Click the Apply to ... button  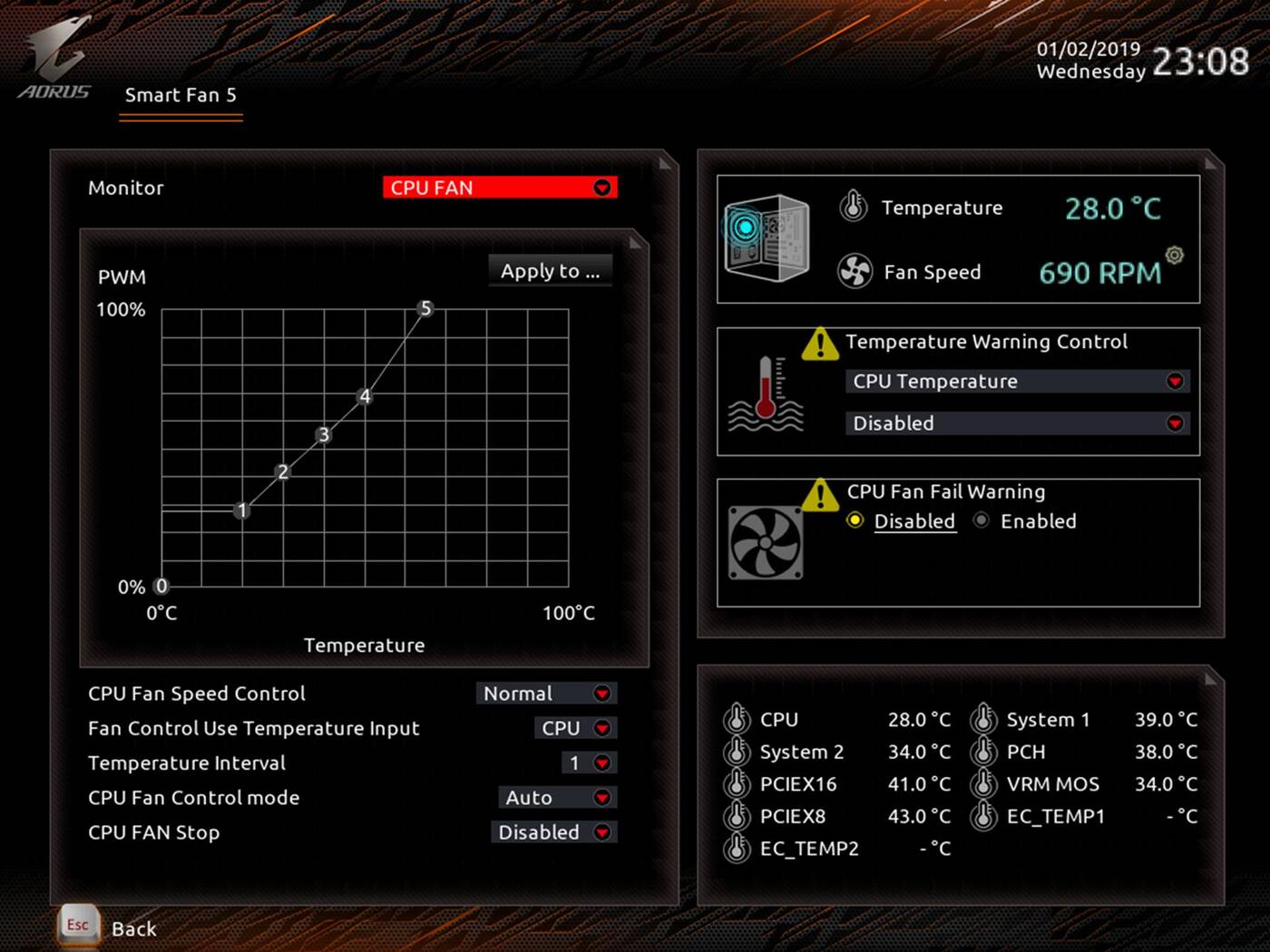[x=550, y=270]
